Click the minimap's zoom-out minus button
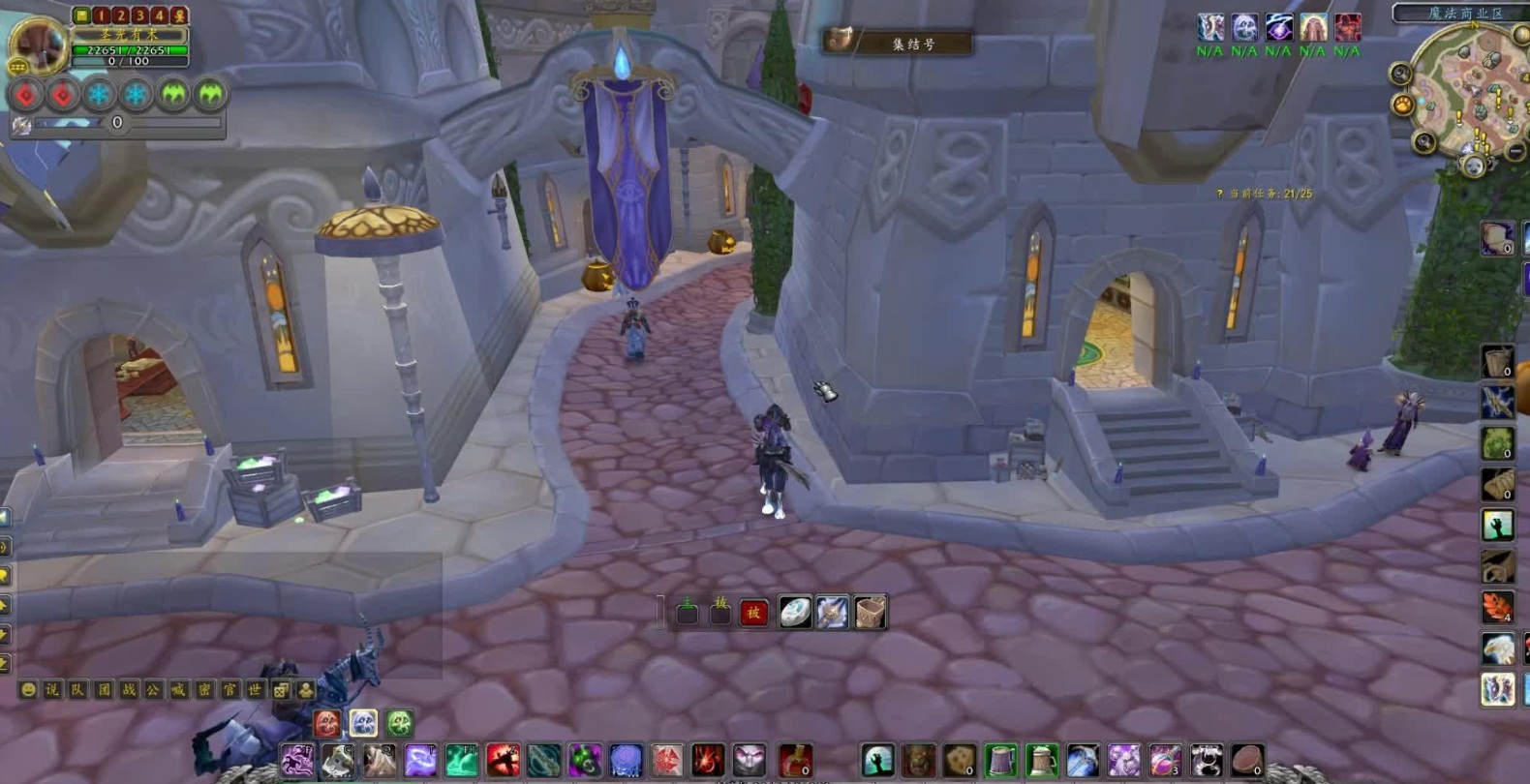The image size is (1530, 784). 1516,151
